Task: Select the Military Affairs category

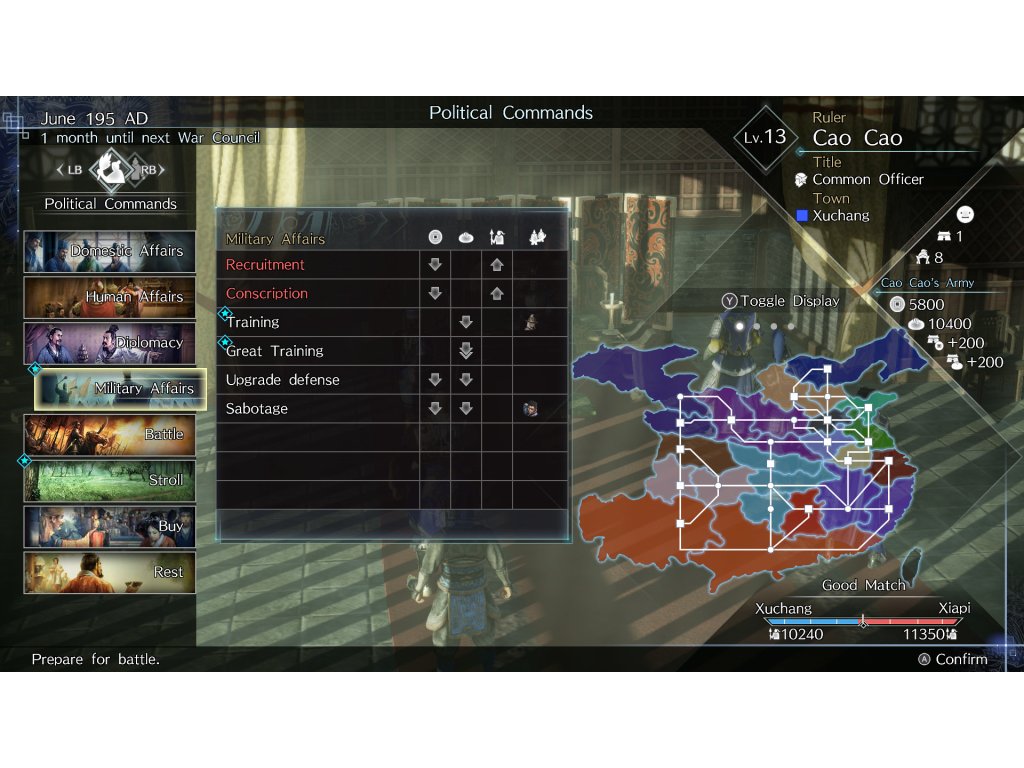Action: pyautogui.click(x=120, y=389)
